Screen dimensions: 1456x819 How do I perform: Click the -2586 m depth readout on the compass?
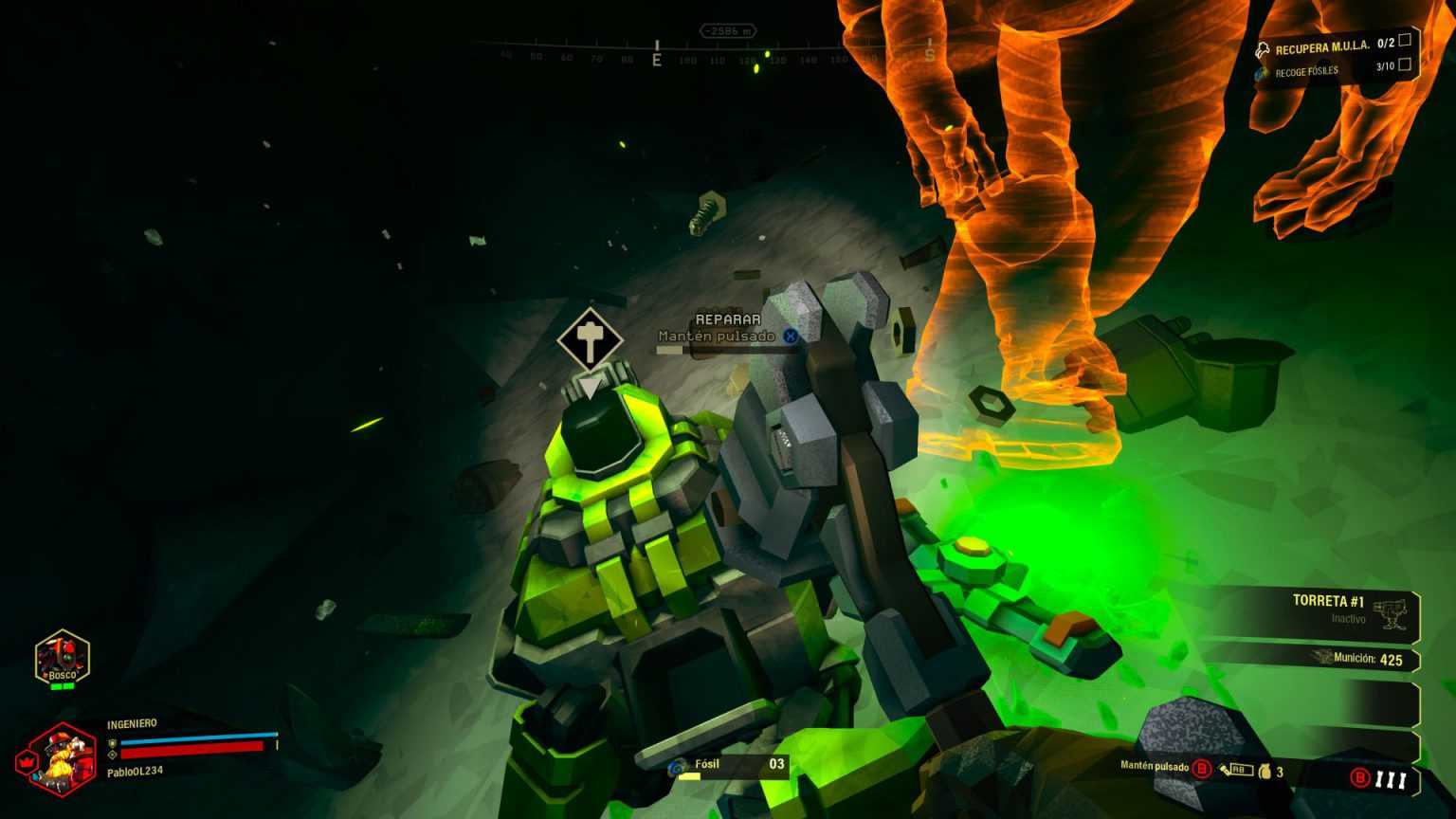click(x=728, y=29)
